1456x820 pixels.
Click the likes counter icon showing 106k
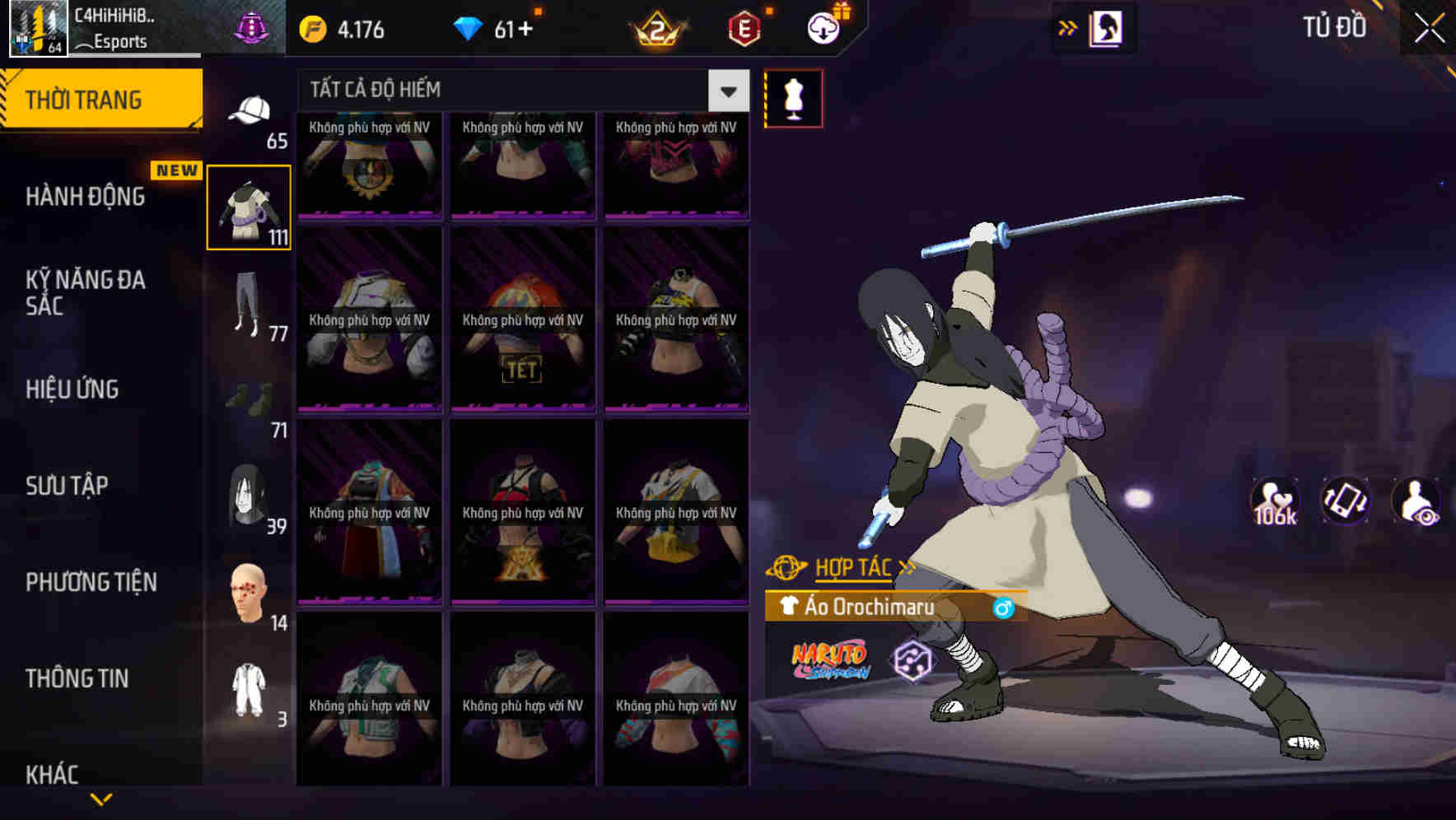pyautogui.click(x=1276, y=501)
